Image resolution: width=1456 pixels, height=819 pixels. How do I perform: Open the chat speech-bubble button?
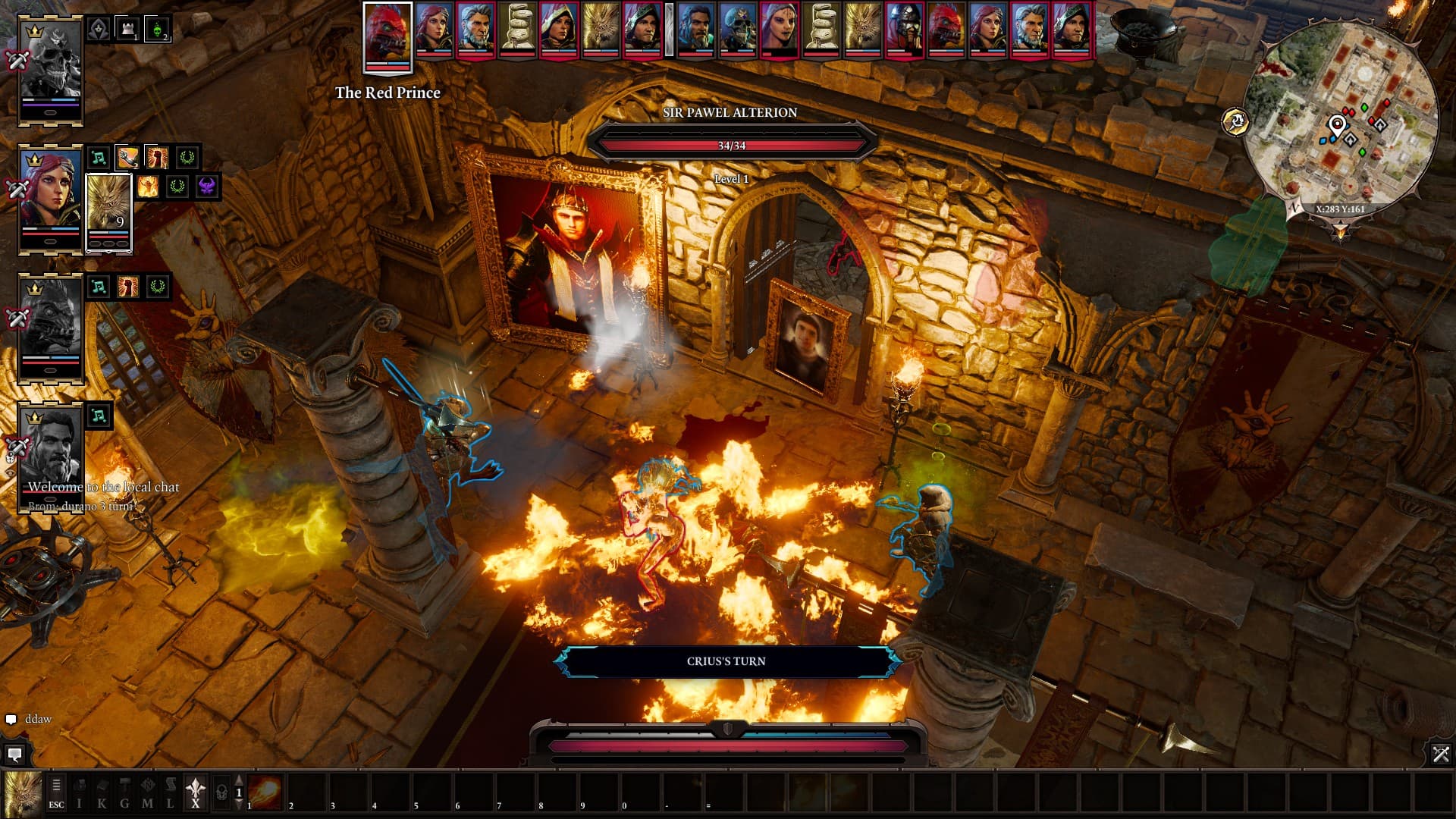[14, 754]
